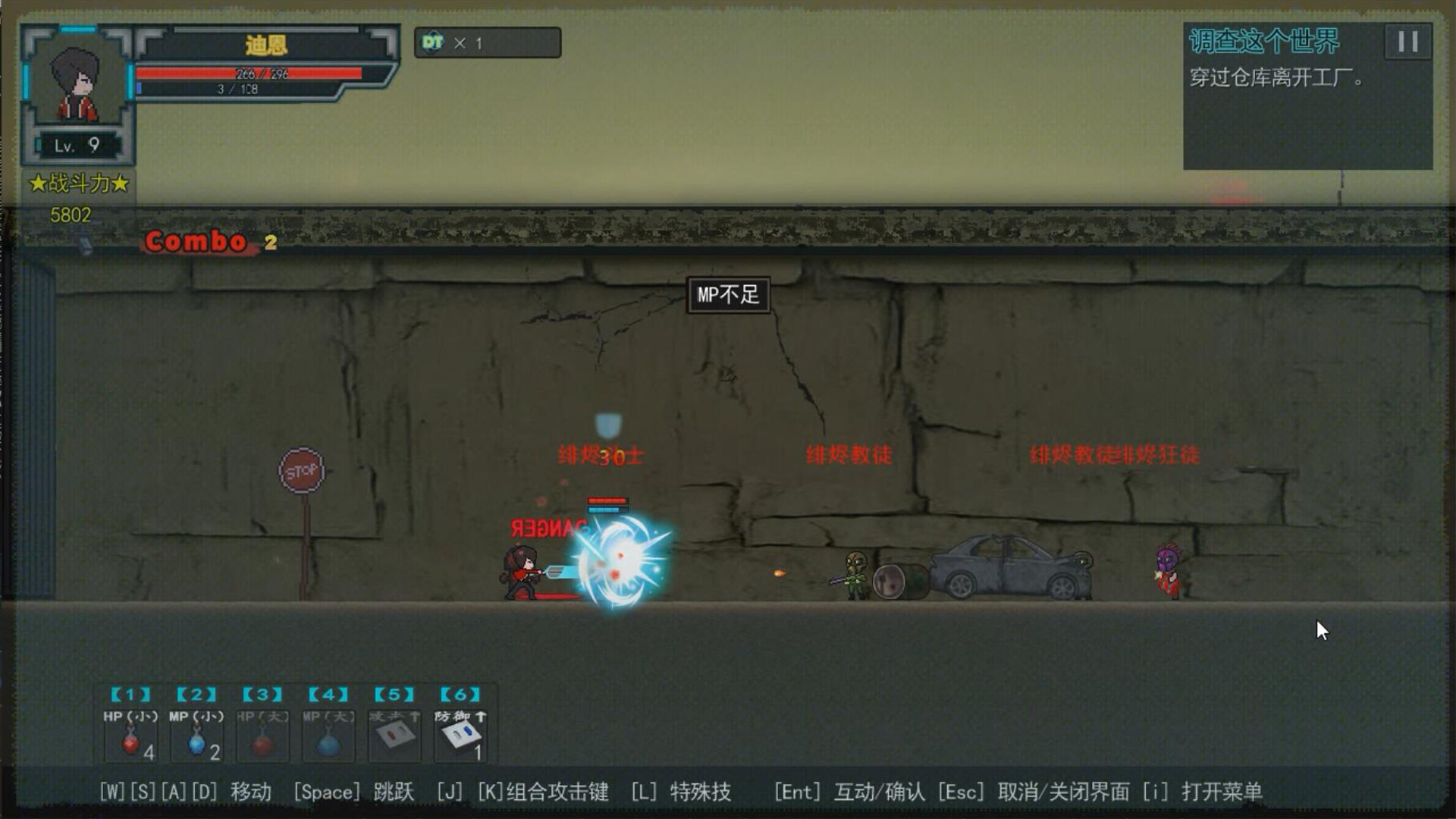The image size is (1456, 819).
Task: Activate the 攻击↑ chip in slot 5
Action: tap(393, 736)
